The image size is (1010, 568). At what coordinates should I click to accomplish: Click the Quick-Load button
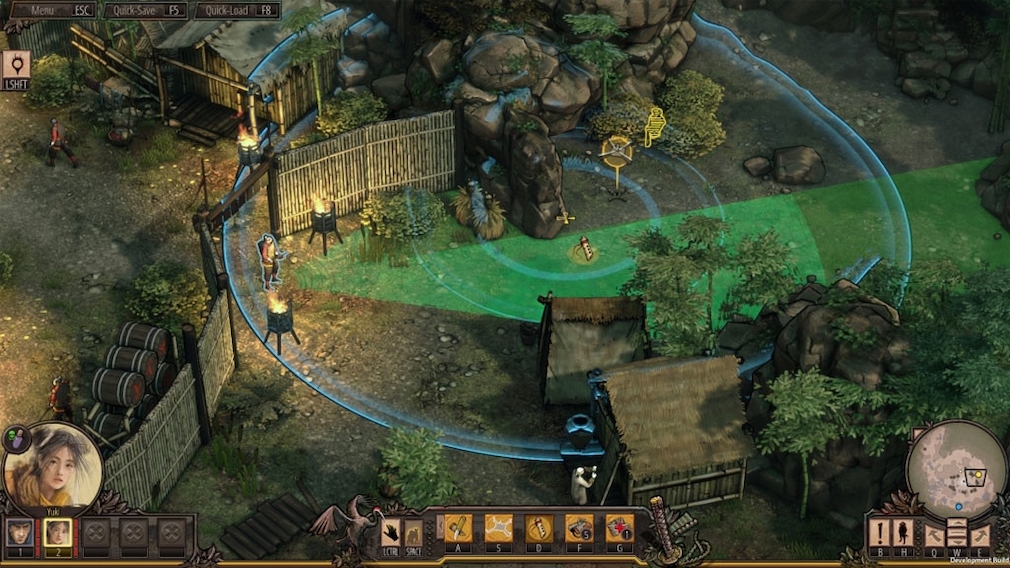[x=237, y=11]
